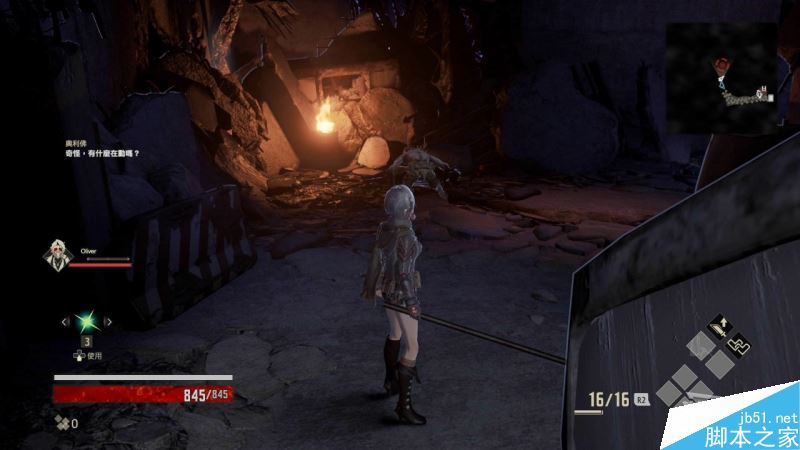
Task: Use the green star regeneration item
Action: (87, 321)
